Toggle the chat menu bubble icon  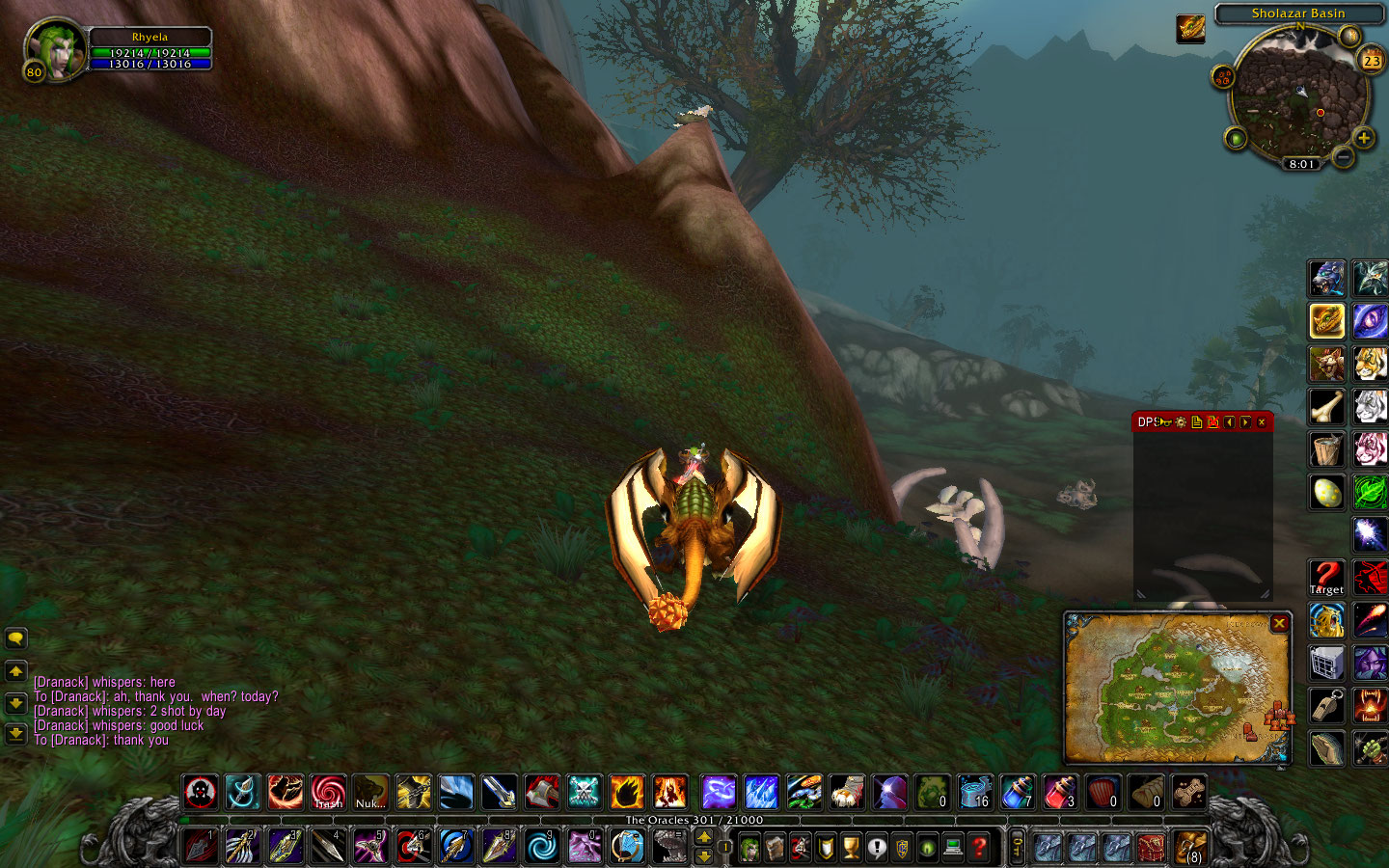[15, 637]
